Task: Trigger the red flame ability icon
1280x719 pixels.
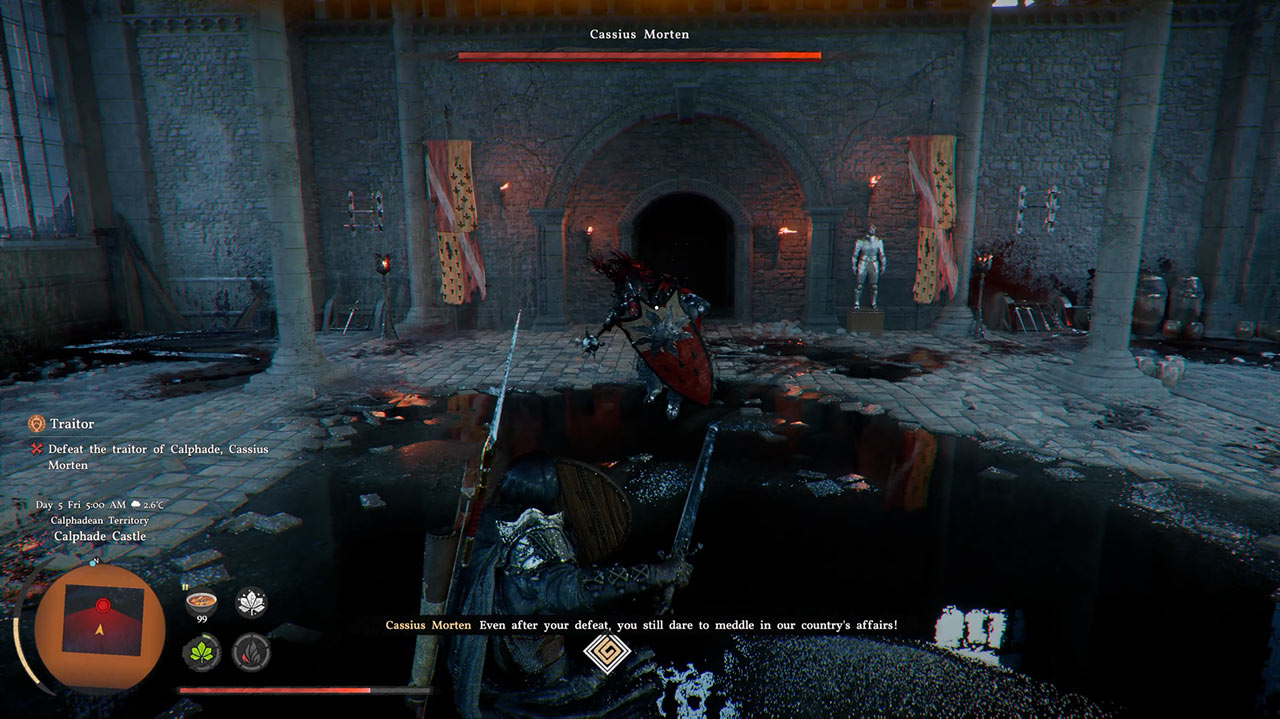Action: (x=251, y=652)
